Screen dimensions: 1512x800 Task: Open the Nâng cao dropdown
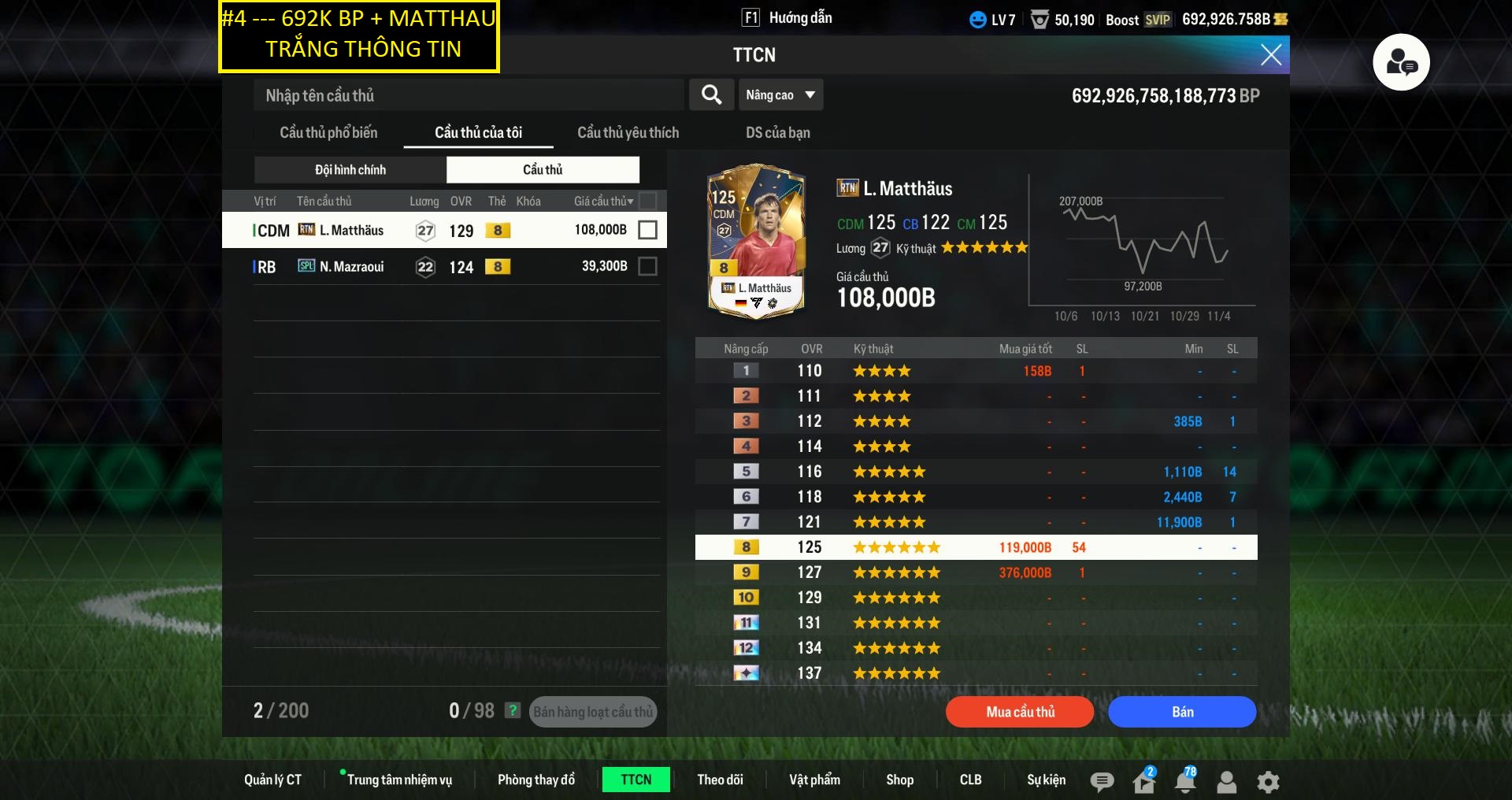pos(780,95)
